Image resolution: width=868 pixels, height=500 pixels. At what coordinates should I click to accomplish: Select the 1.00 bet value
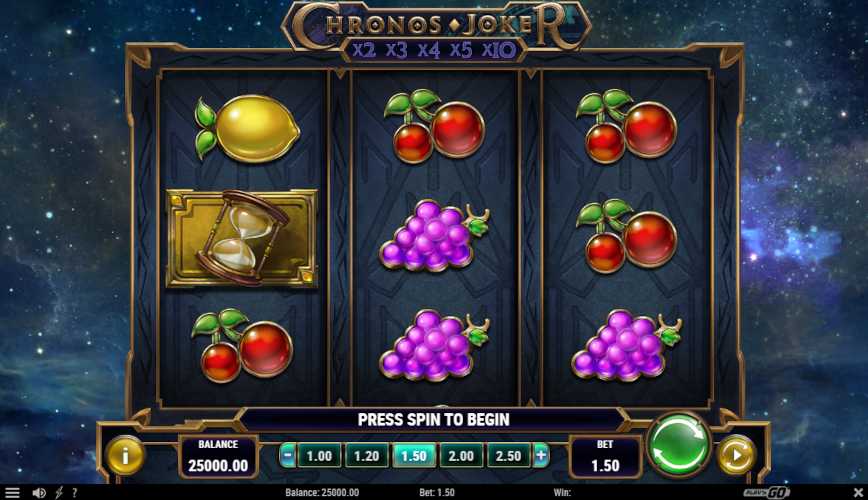pos(318,456)
